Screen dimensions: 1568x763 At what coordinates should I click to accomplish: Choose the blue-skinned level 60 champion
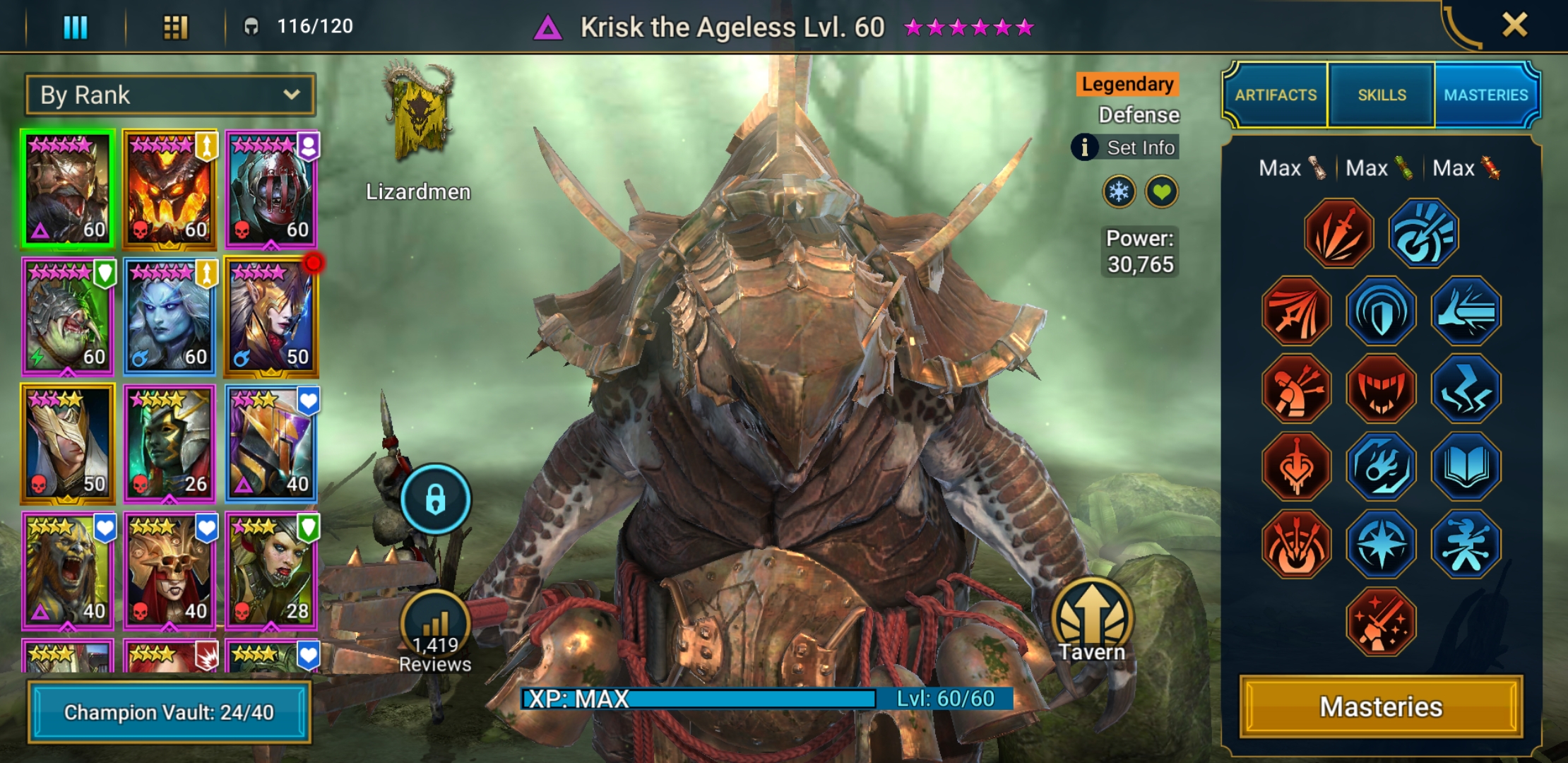169,317
